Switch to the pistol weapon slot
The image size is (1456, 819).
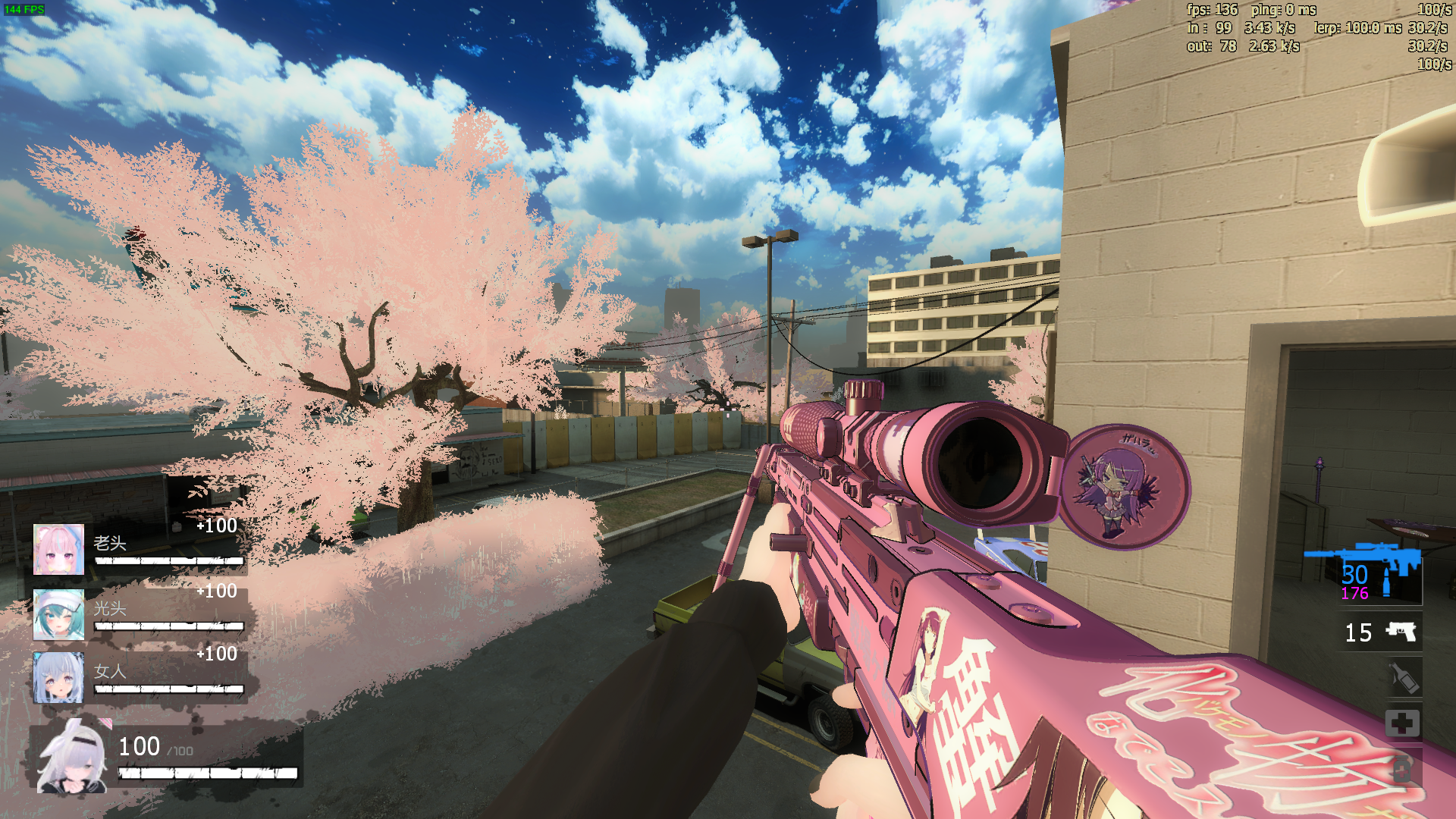[x=1400, y=632]
